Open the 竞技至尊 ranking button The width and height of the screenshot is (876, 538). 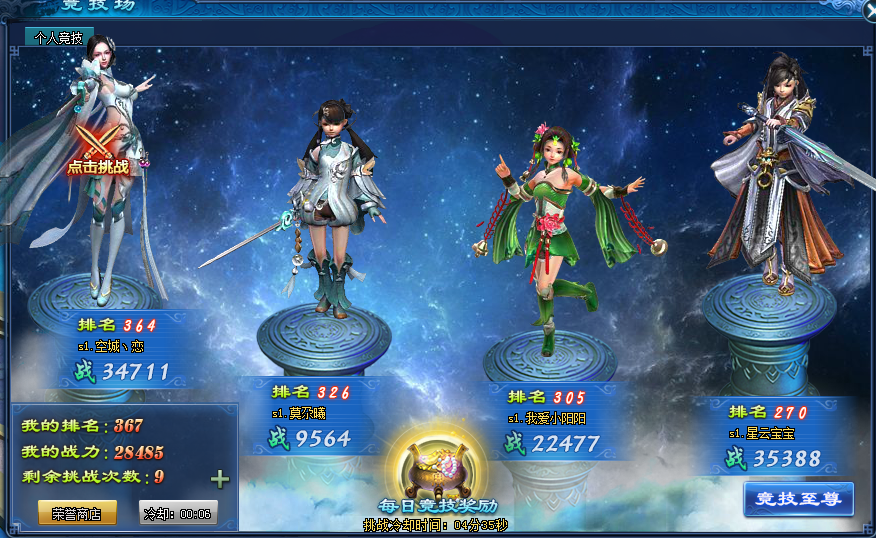click(x=798, y=499)
